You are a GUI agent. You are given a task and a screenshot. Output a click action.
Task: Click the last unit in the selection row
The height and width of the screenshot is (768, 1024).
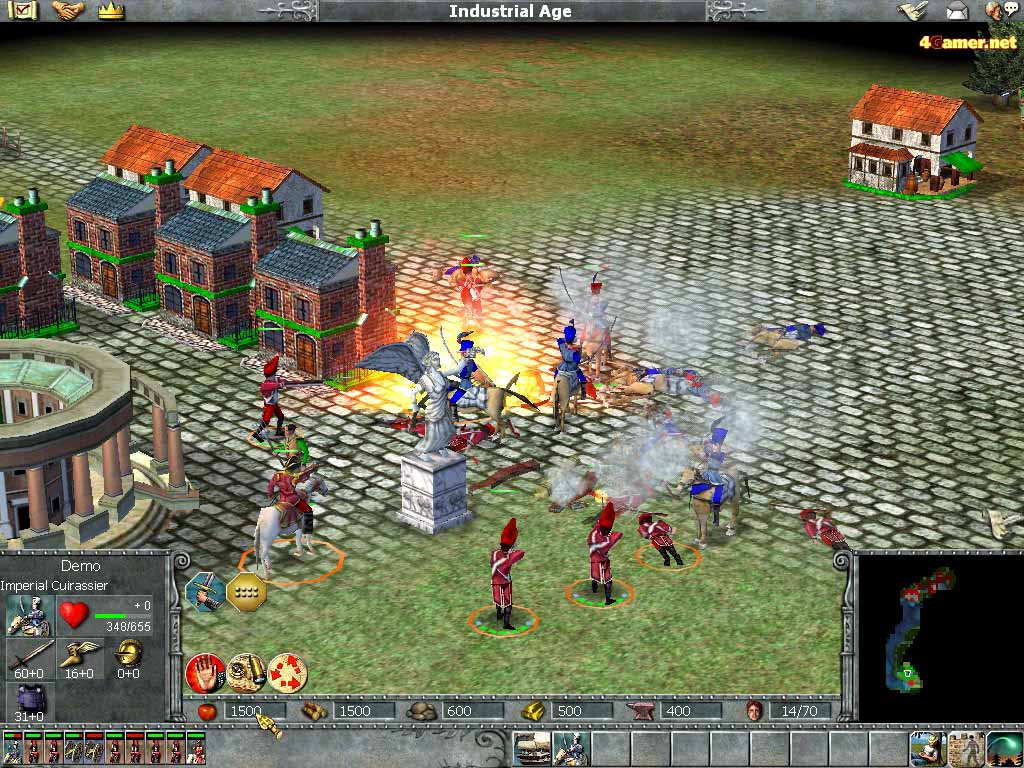[197, 749]
